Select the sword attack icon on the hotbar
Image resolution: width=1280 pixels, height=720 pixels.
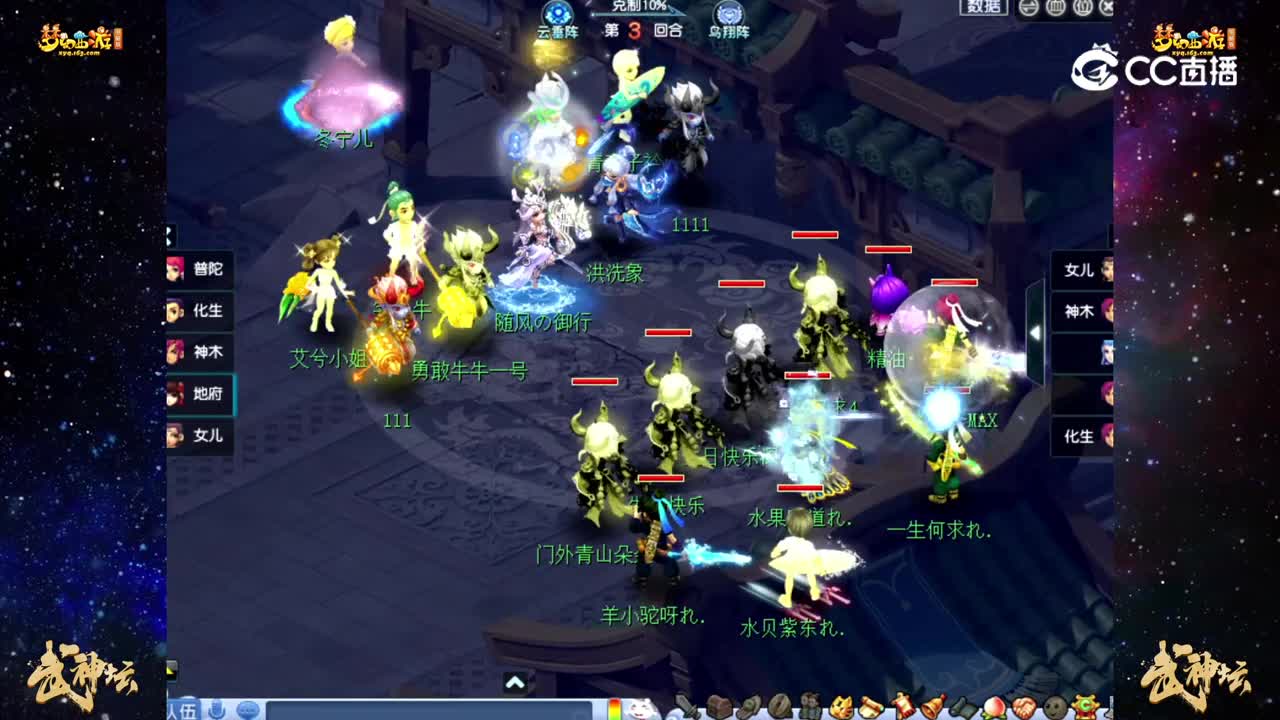click(688, 706)
